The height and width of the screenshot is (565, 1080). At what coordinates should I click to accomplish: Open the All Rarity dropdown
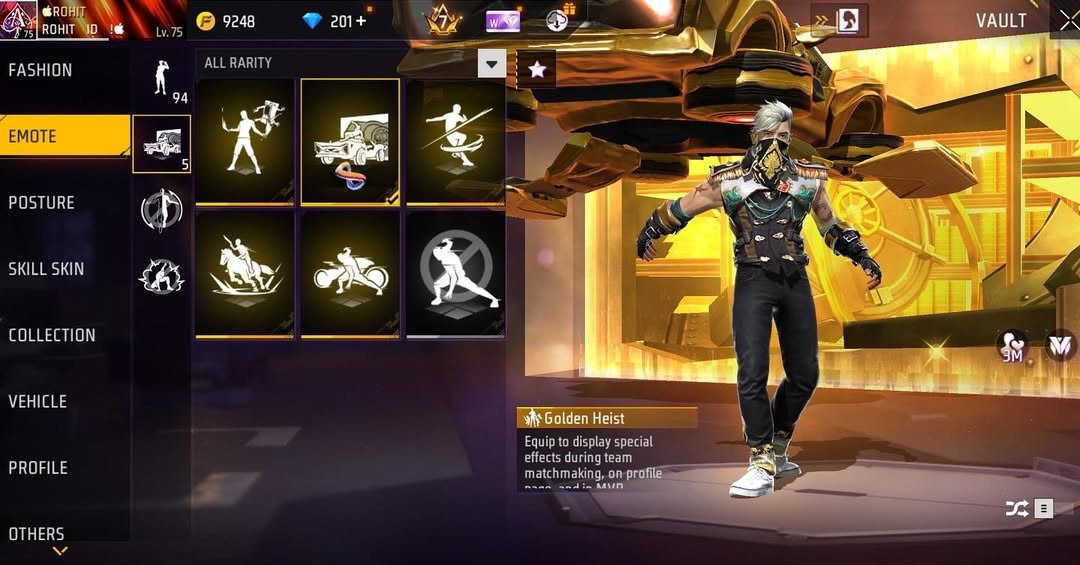coord(491,64)
